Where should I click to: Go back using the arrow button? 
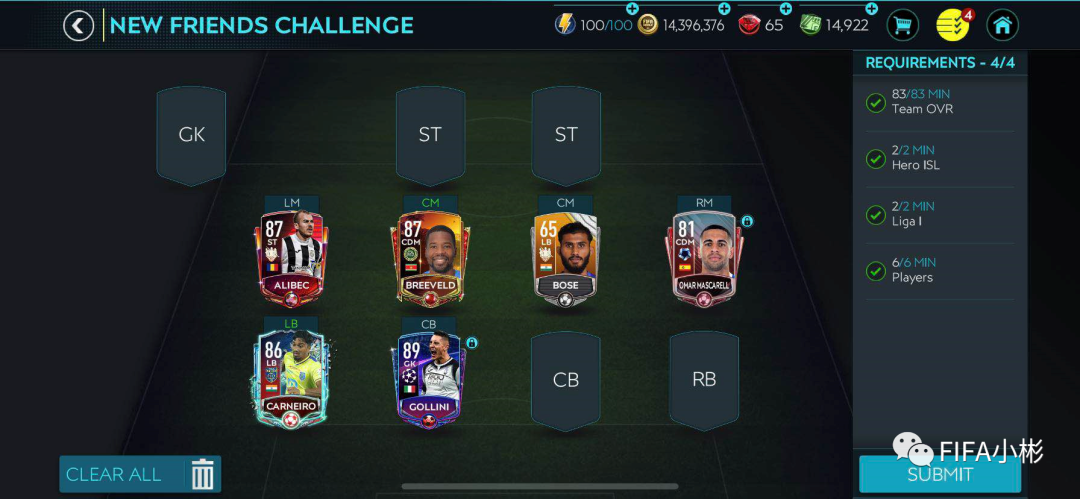coord(79,25)
